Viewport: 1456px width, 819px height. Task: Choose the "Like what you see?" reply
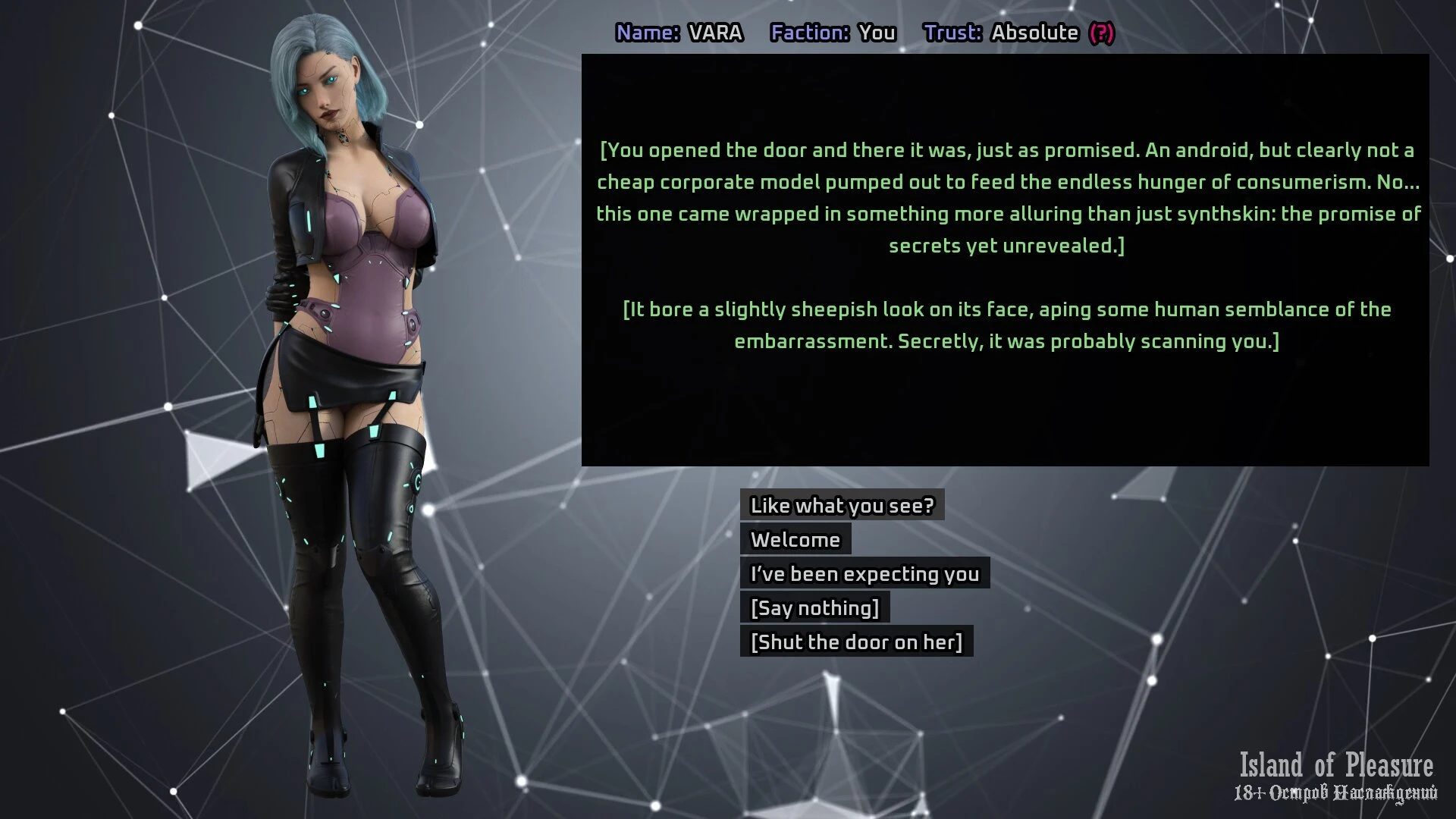(x=842, y=505)
